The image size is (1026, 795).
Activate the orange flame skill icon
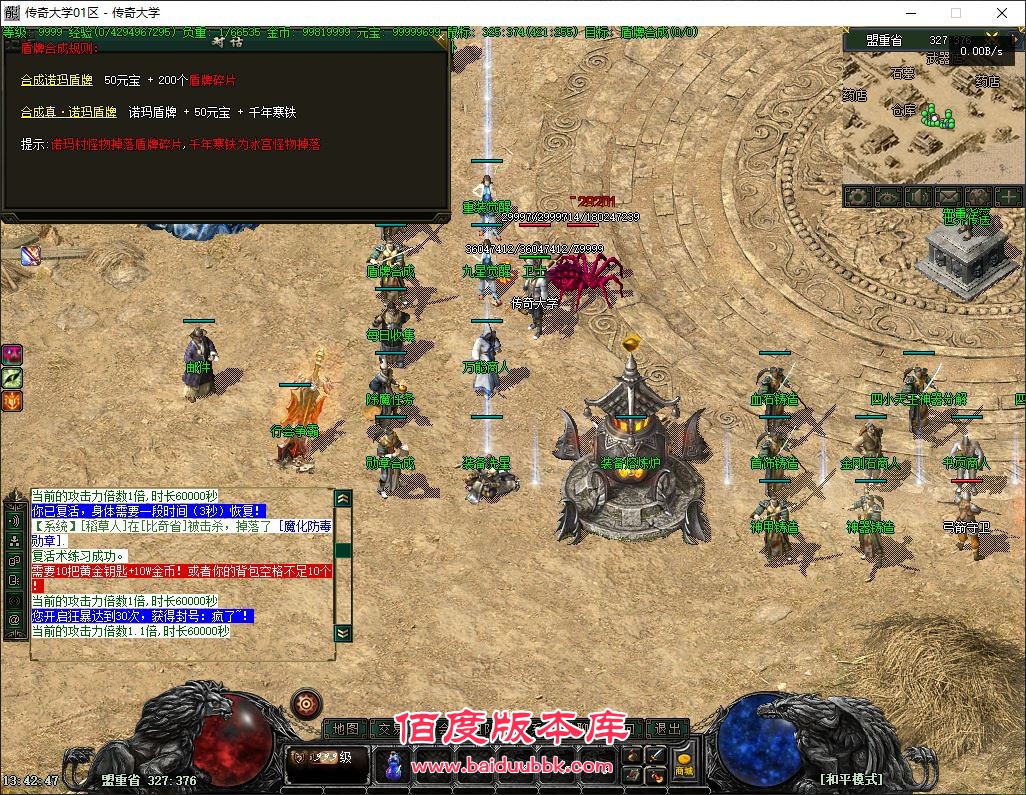coord(12,401)
